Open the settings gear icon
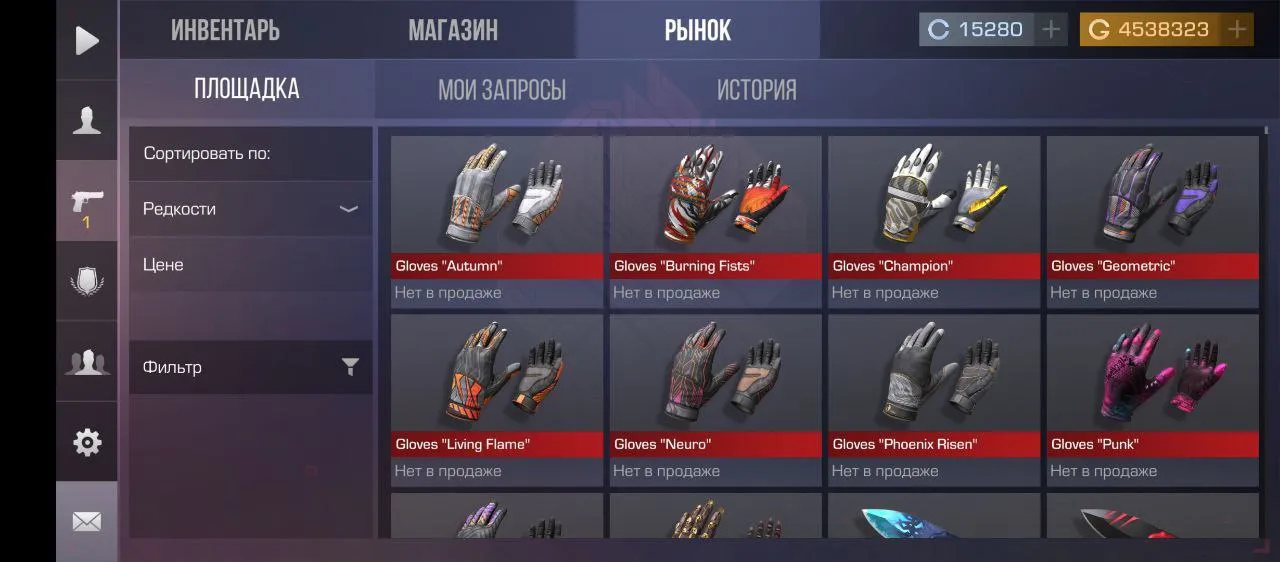The width and height of the screenshot is (1280, 562). (x=87, y=442)
